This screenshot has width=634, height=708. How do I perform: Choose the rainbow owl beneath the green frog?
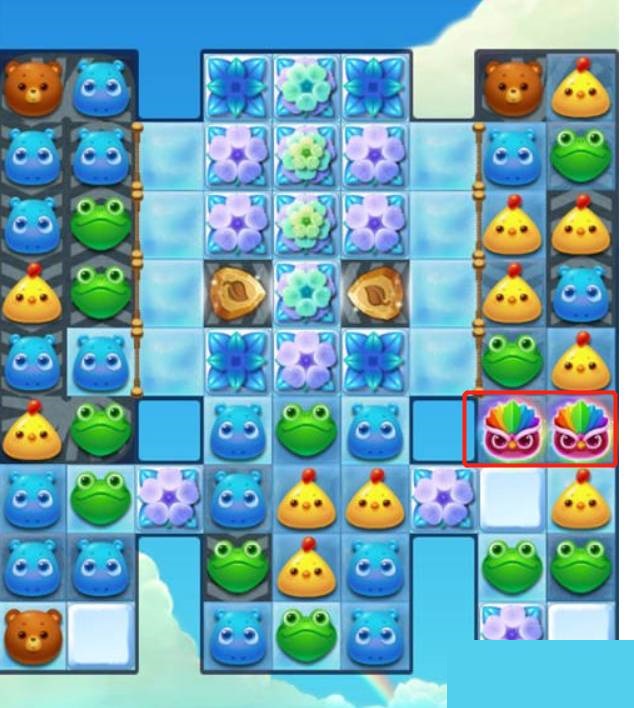point(512,428)
